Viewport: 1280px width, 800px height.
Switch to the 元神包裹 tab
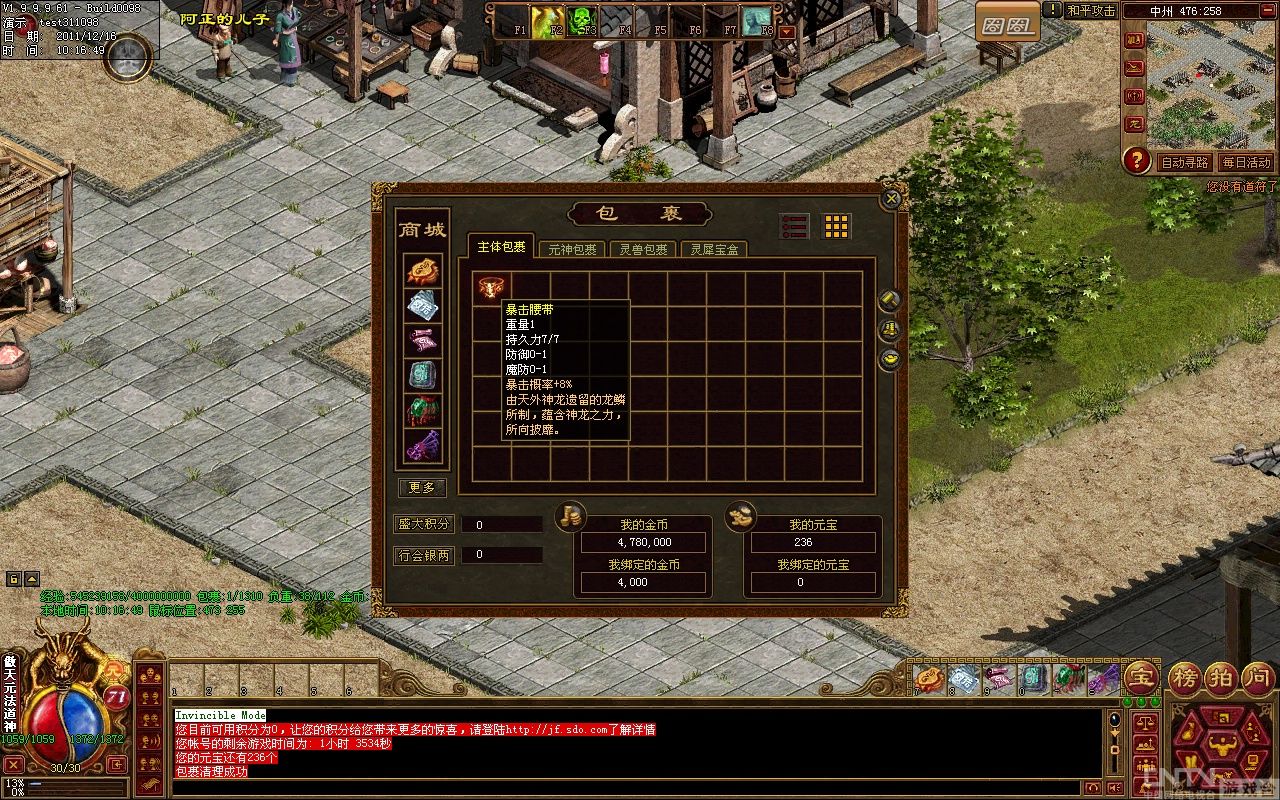click(x=572, y=249)
